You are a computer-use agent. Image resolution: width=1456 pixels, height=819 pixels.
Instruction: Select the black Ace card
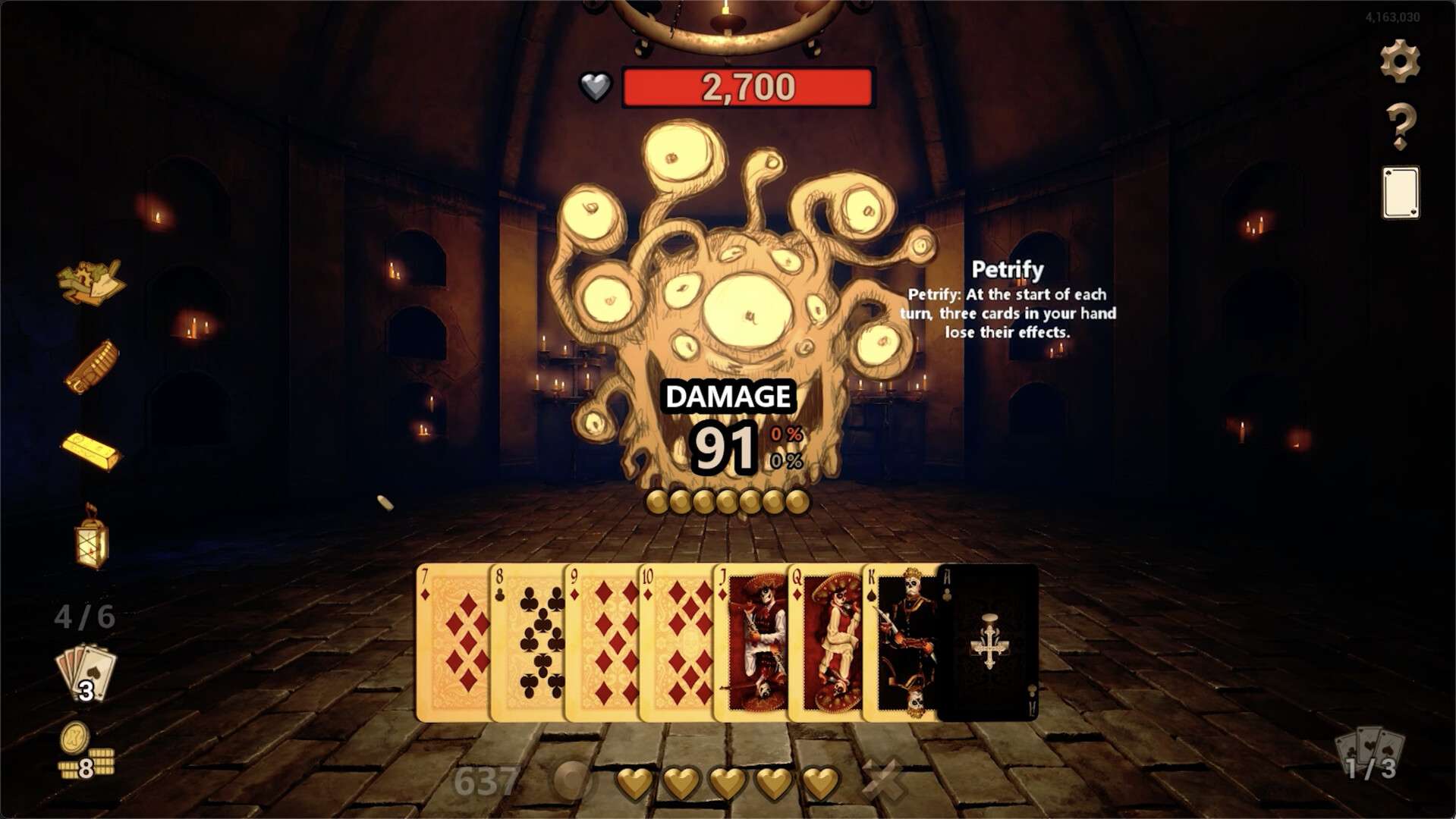988,642
